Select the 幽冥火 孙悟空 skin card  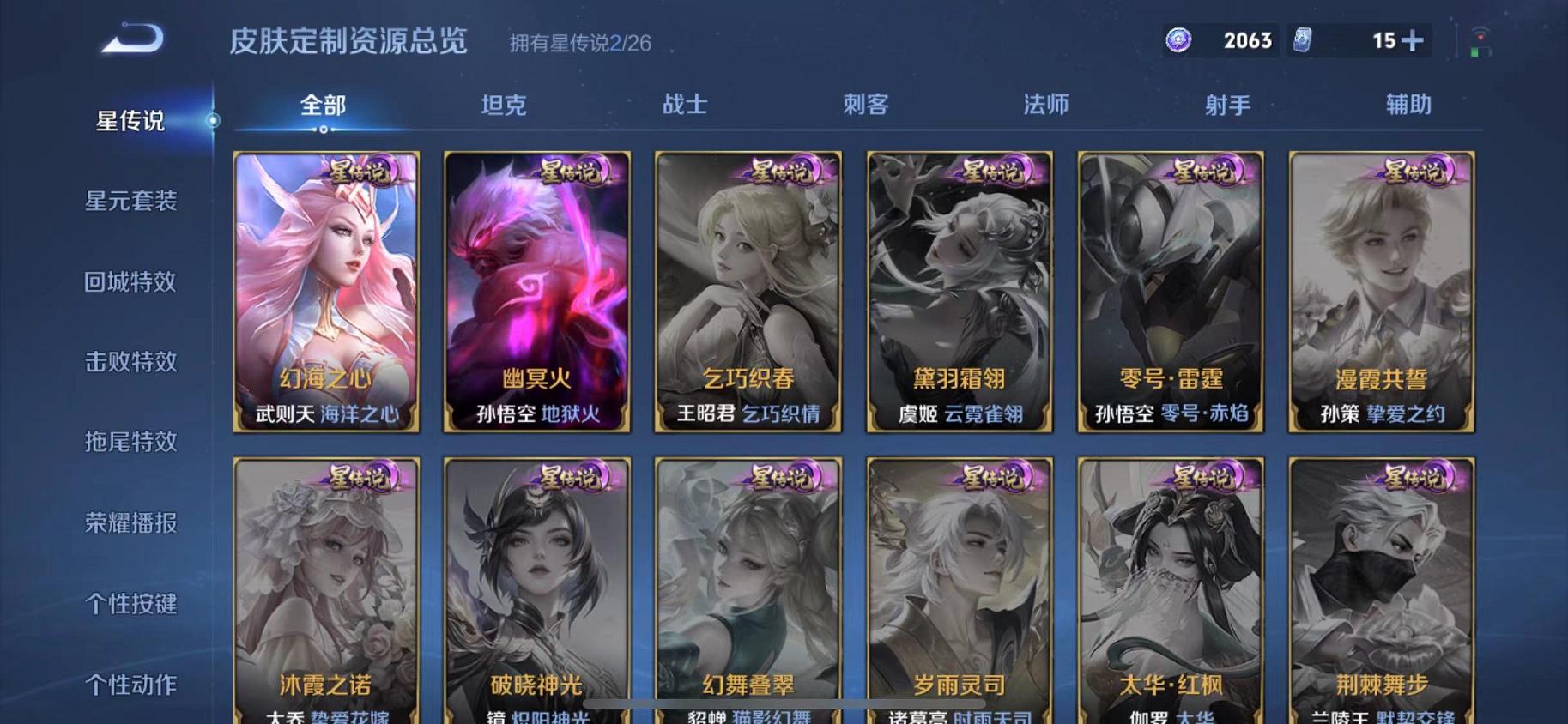pyautogui.click(x=536, y=292)
